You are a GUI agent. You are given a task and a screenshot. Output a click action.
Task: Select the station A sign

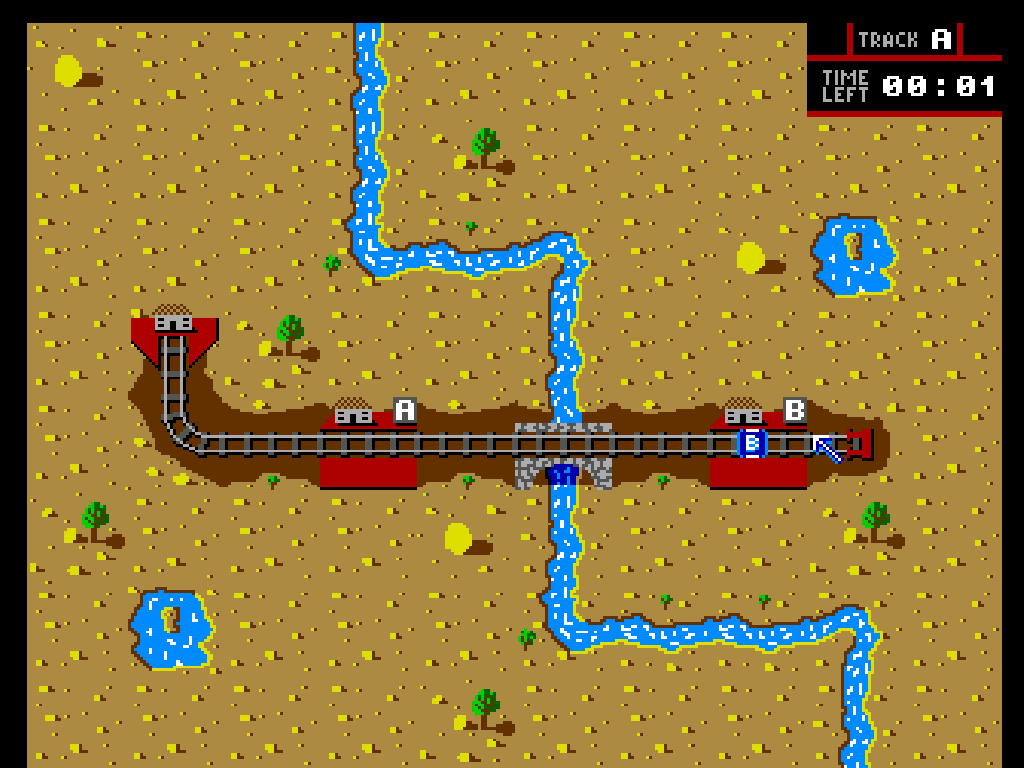[x=405, y=410]
